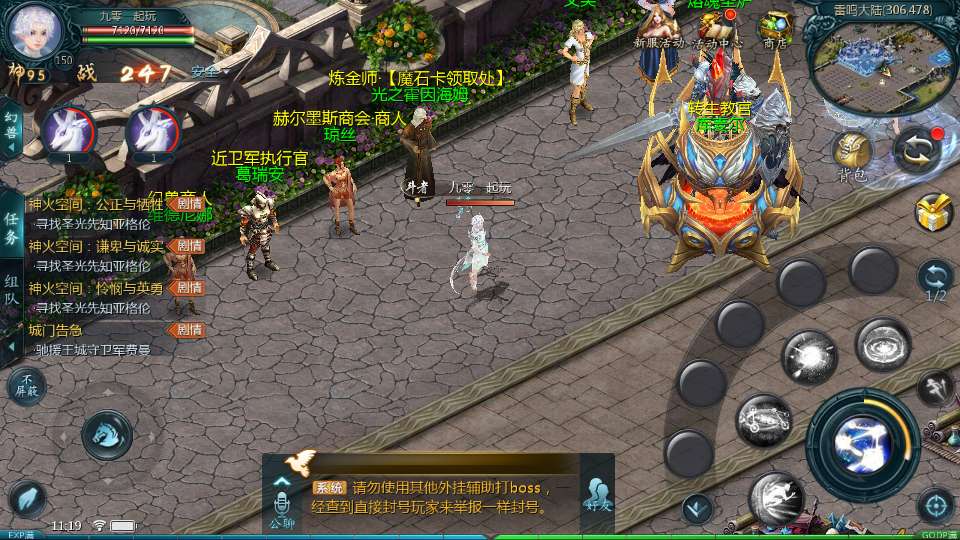Switch to the 组队 team tab
This screenshot has width=960, height=540.
coord(11,292)
